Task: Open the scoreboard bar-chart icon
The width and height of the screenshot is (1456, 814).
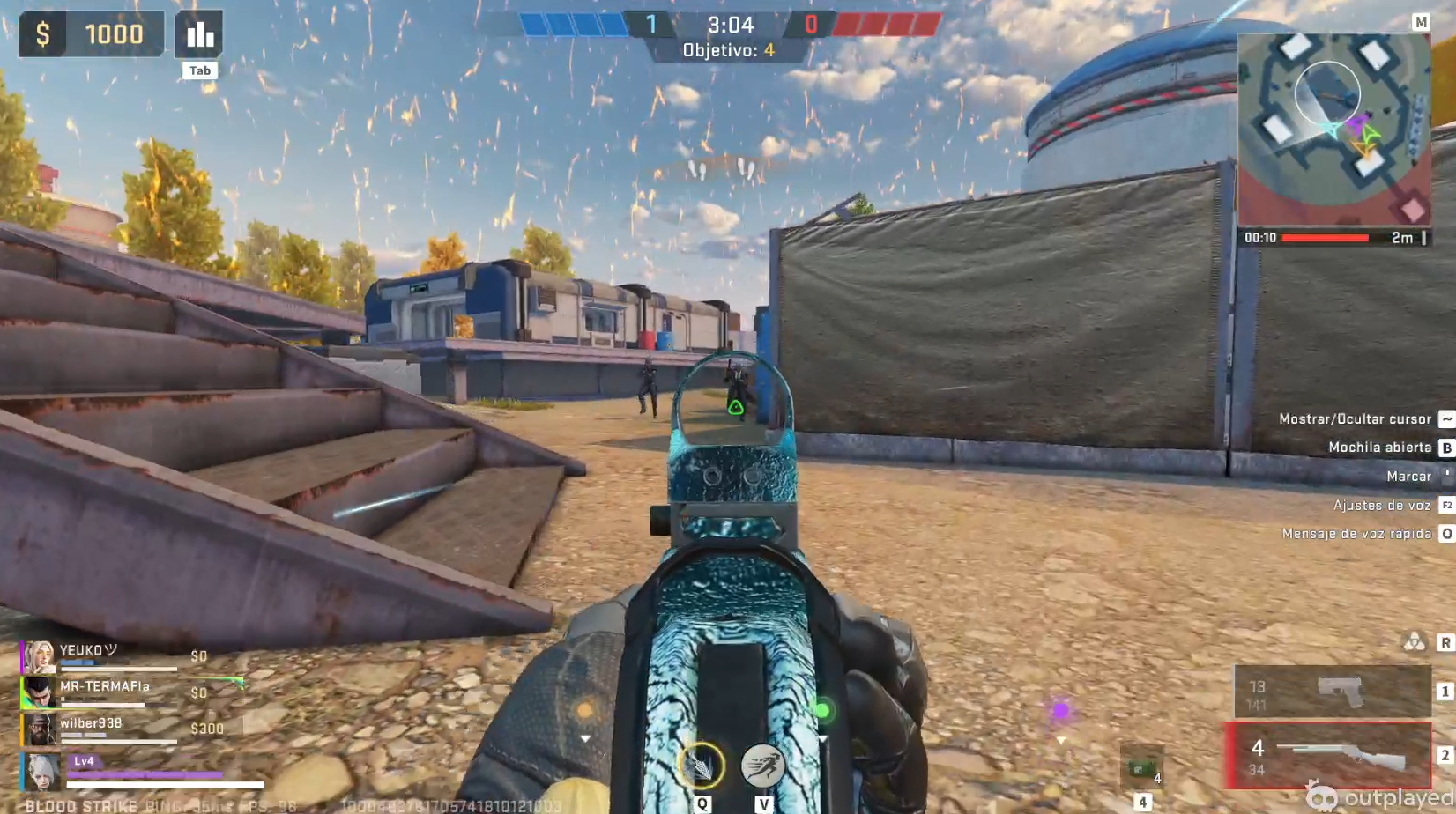Action: pos(199,34)
